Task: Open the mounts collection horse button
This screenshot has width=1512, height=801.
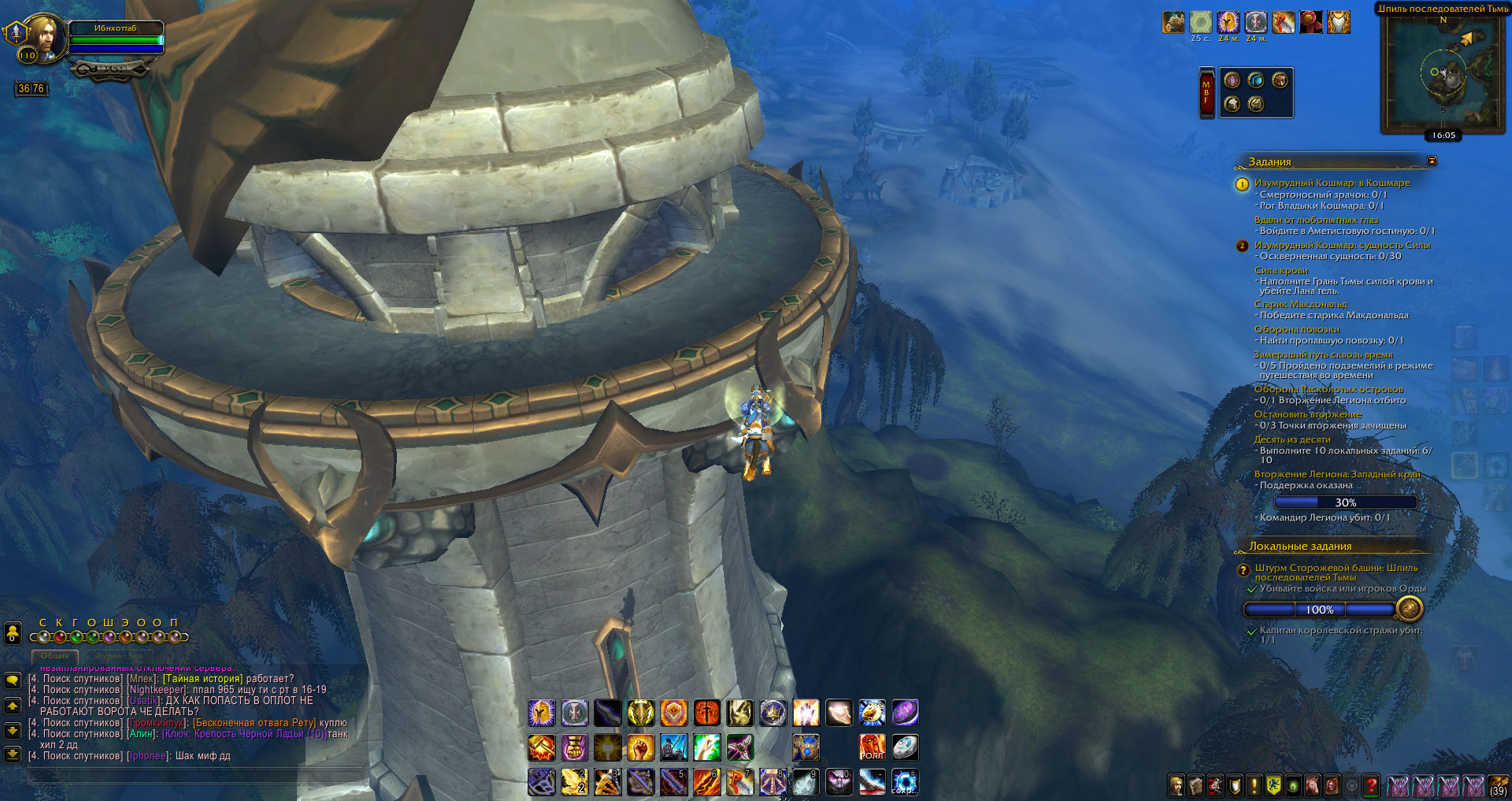Action: coord(1313,785)
